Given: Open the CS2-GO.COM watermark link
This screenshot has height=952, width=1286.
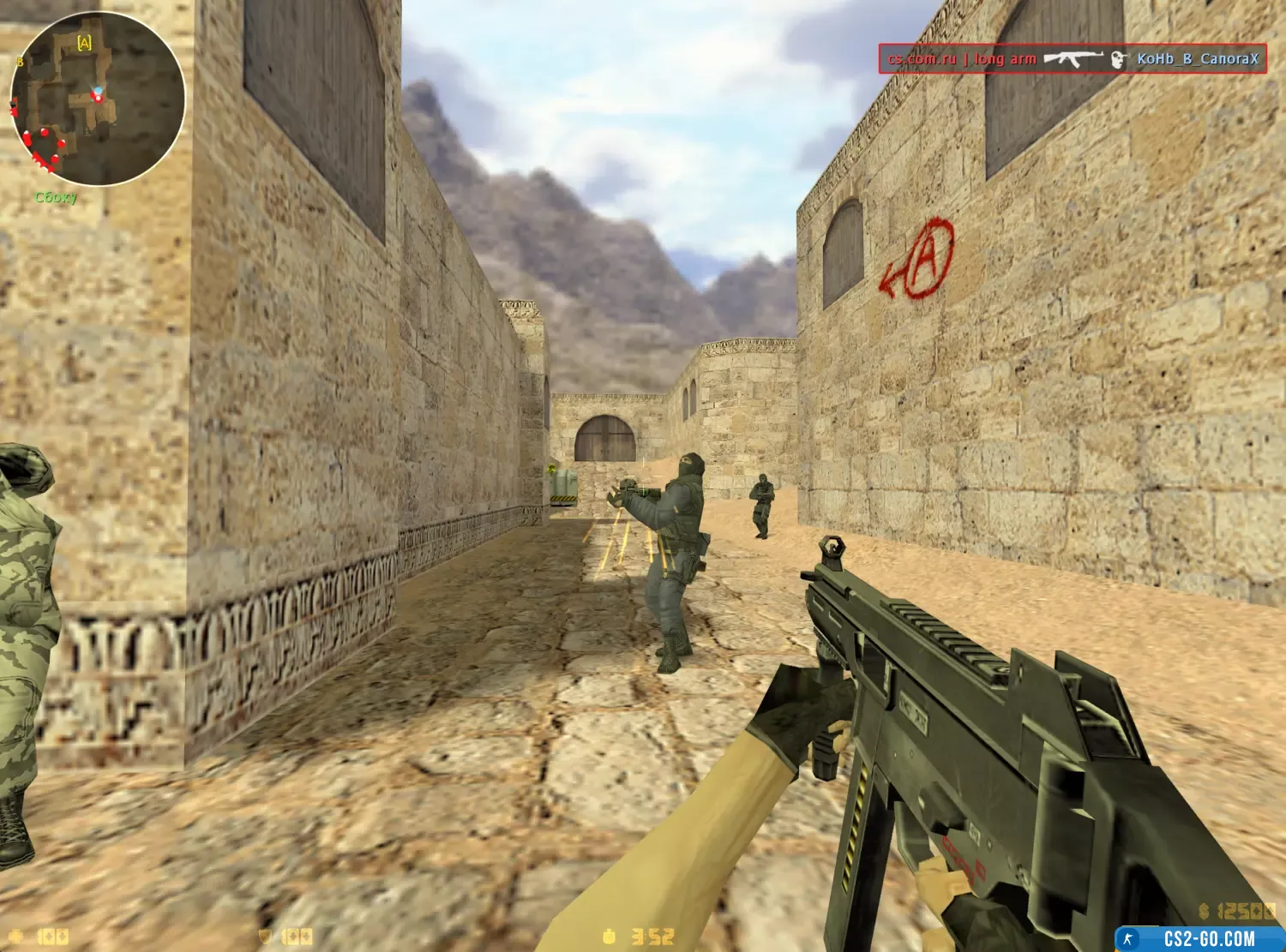Looking at the screenshot, I should (x=1208, y=939).
